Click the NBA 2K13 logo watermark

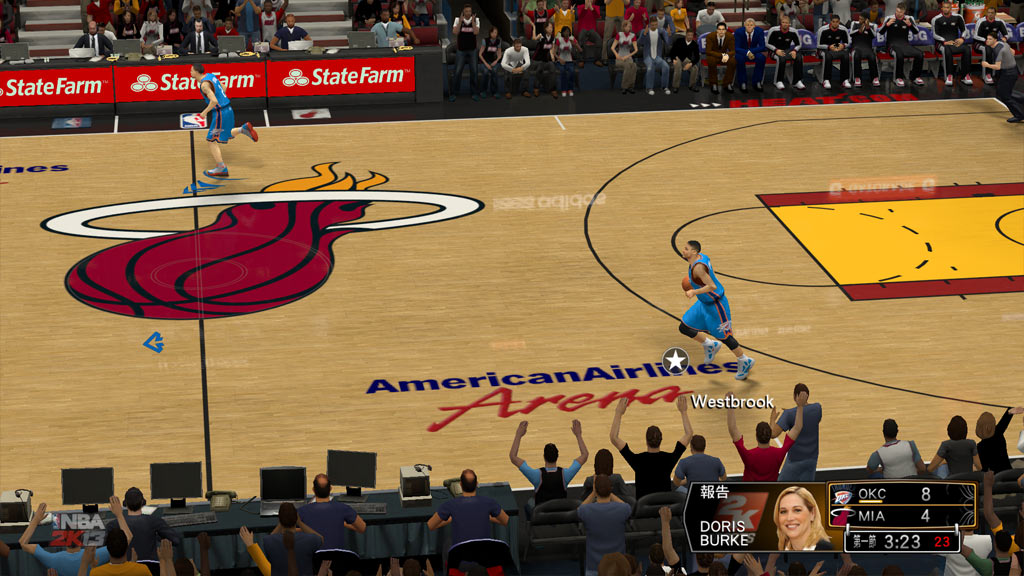coord(78,528)
